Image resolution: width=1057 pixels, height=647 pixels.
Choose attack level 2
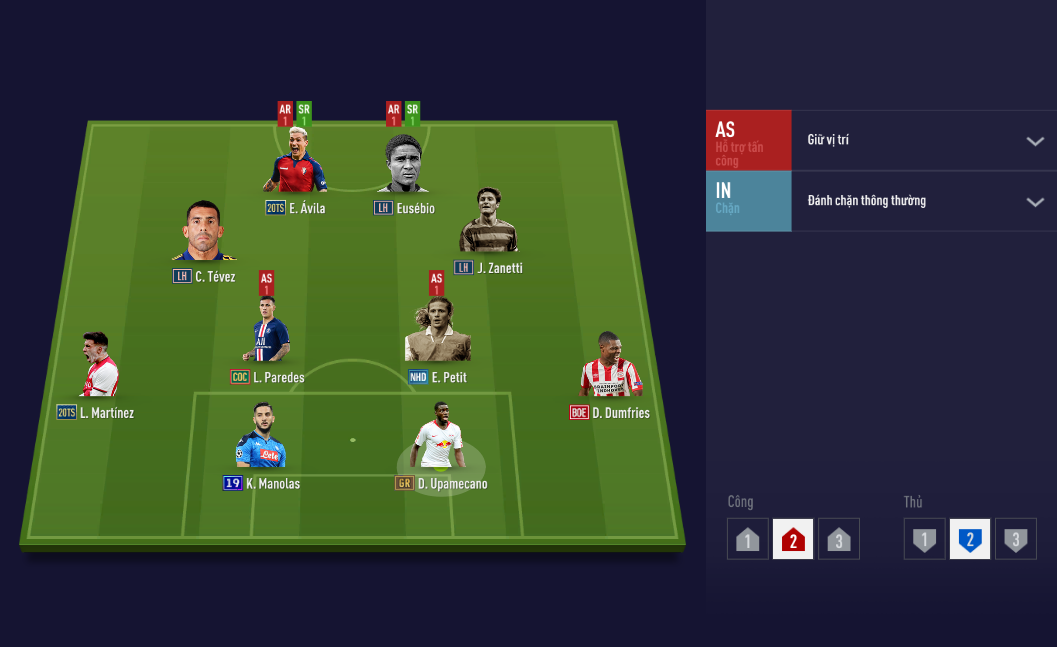click(x=793, y=539)
